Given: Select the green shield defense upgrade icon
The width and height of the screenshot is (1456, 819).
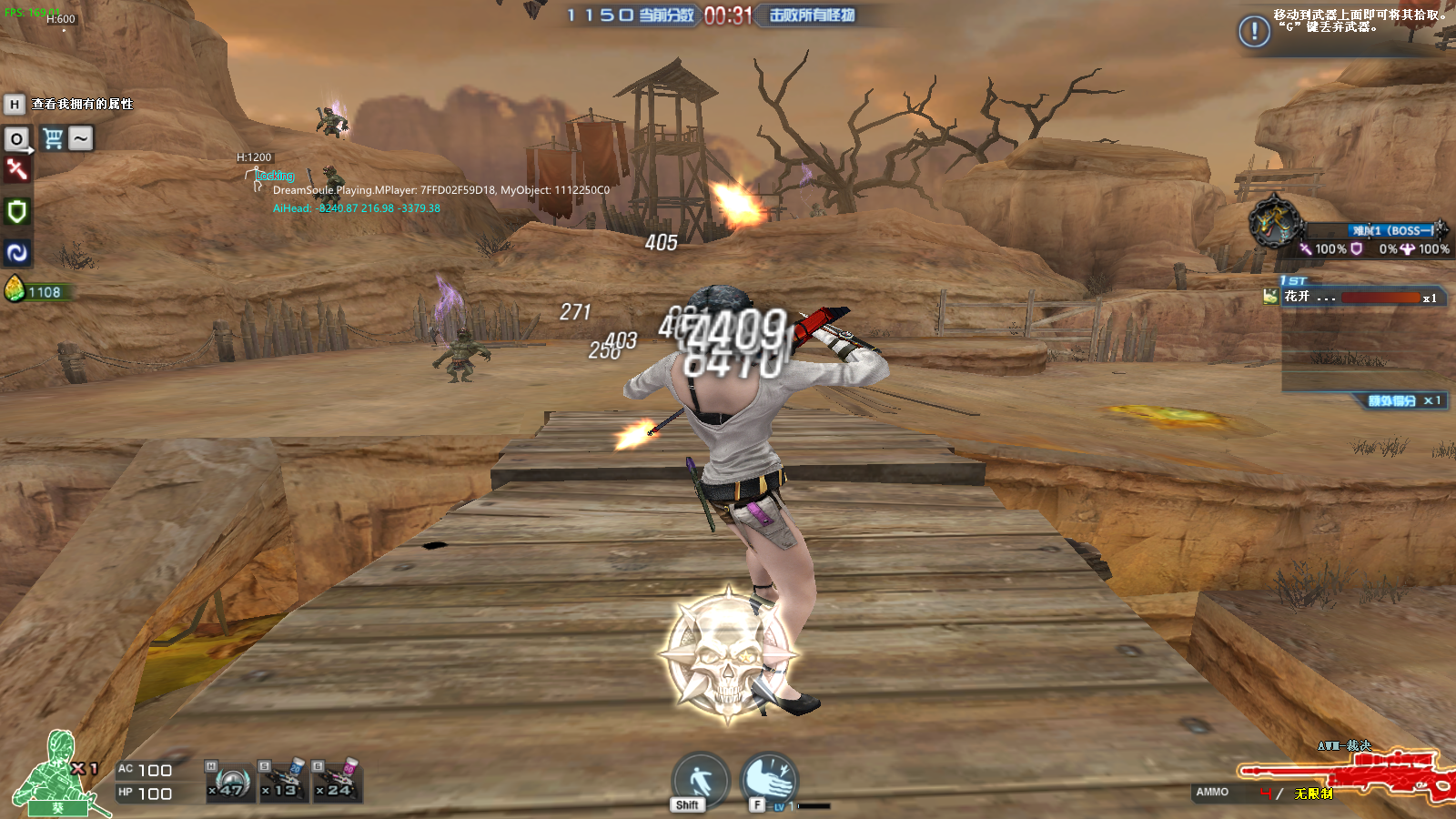Looking at the screenshot, I should click(16, 212).
